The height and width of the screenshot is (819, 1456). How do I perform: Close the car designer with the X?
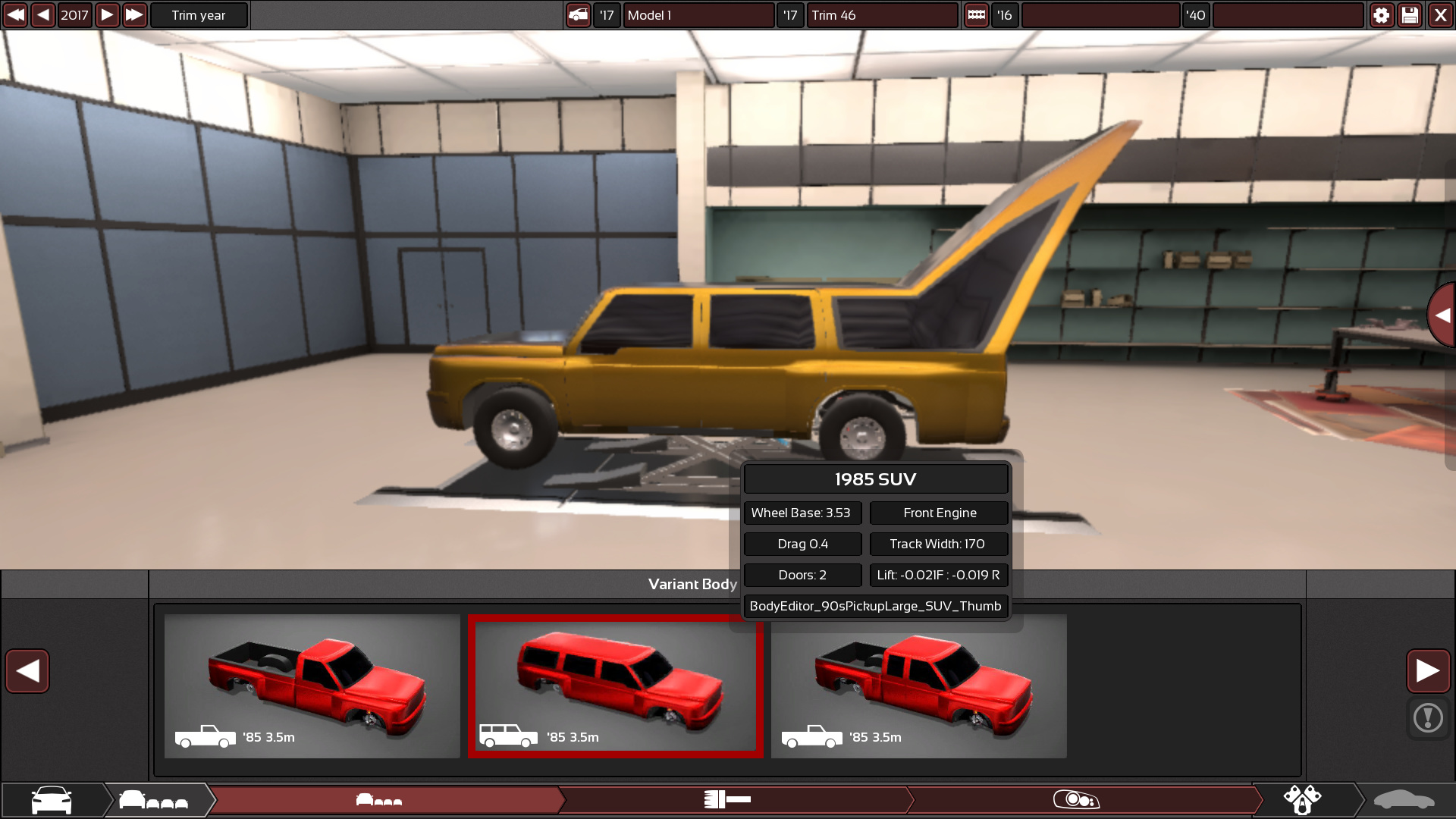(x=1440, y=15)
